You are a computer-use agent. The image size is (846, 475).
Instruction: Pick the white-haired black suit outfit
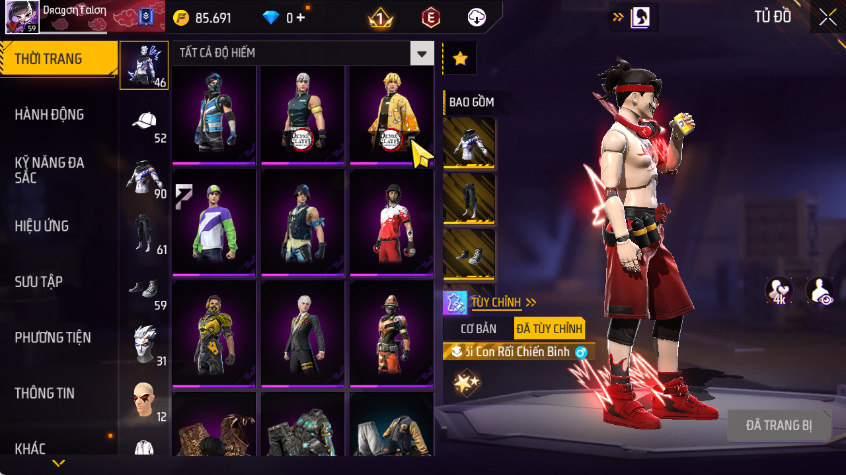303,334
